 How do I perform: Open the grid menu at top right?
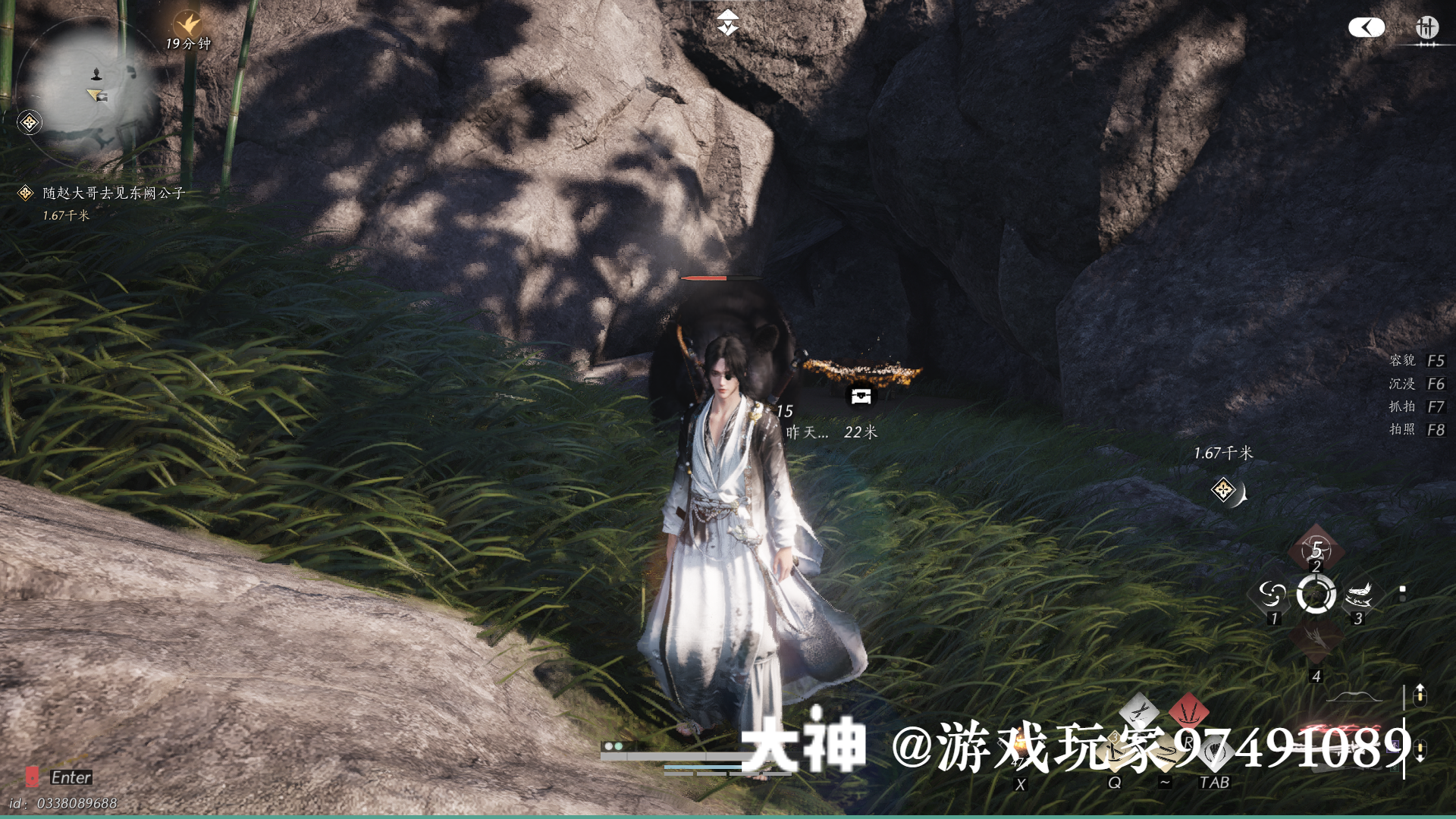click(x=1426, y=28)
